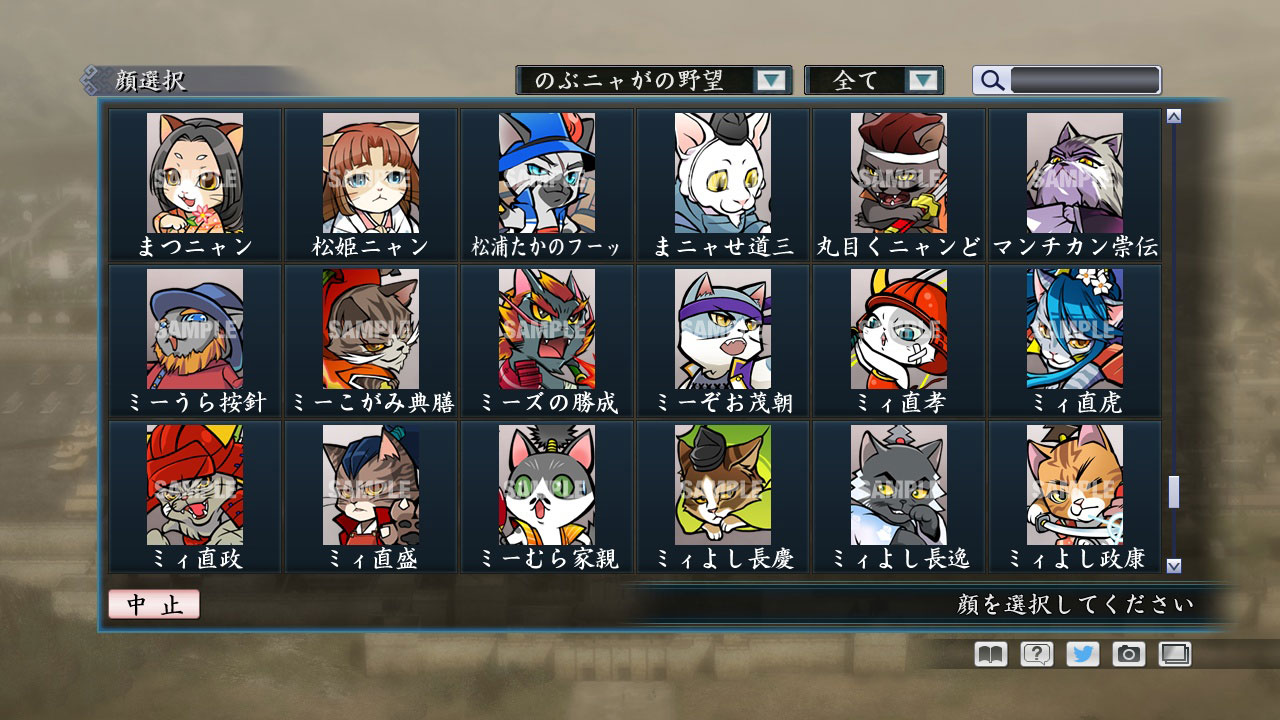
Task: Click the magnifying glass search icon
Action: coord(991,80)
